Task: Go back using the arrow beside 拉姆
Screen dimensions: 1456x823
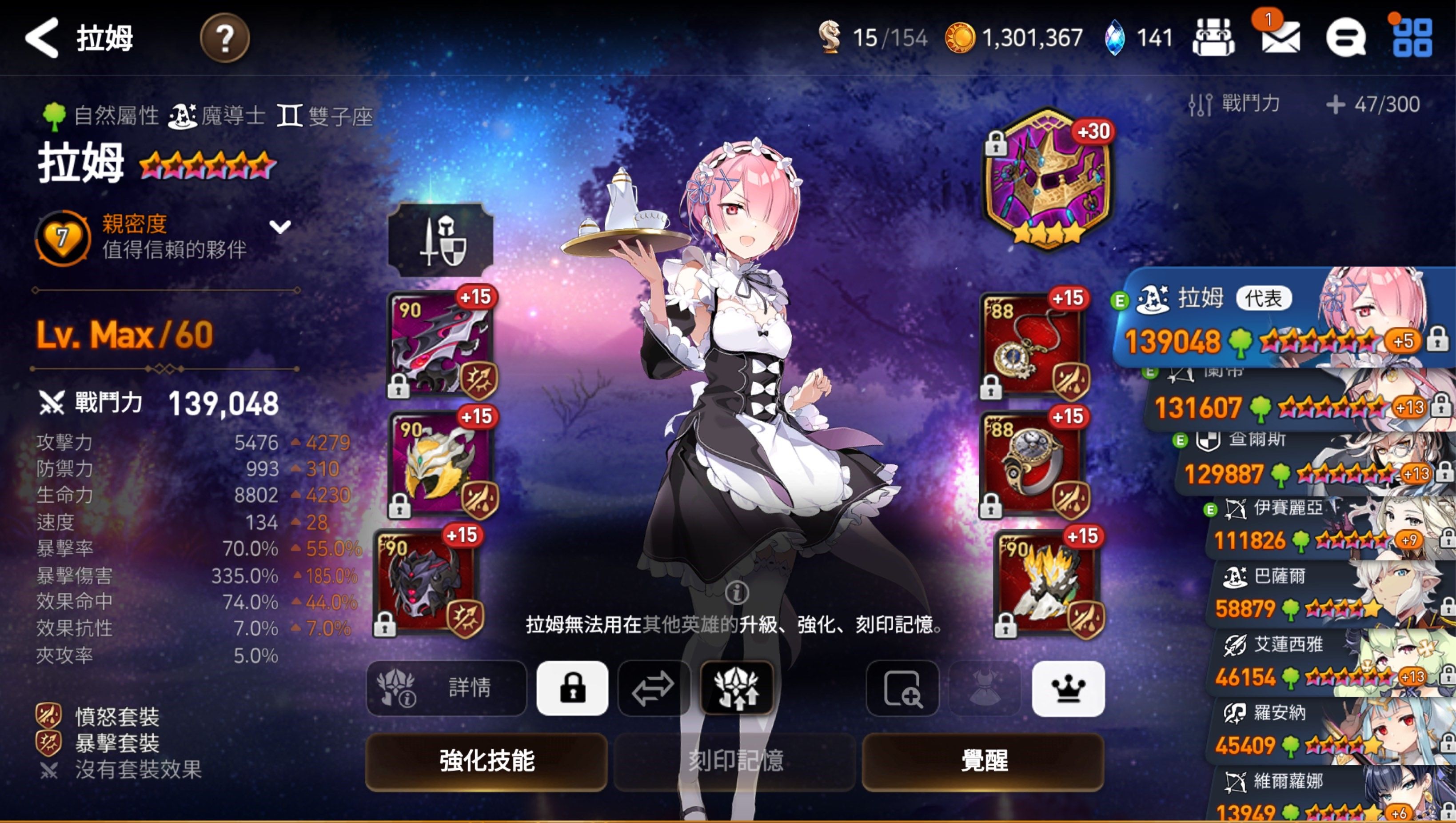Action: [42, 38]
